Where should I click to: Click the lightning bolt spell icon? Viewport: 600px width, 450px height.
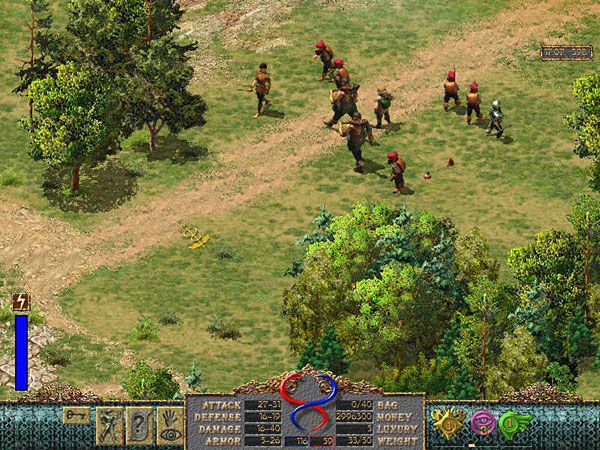point(21,301)
